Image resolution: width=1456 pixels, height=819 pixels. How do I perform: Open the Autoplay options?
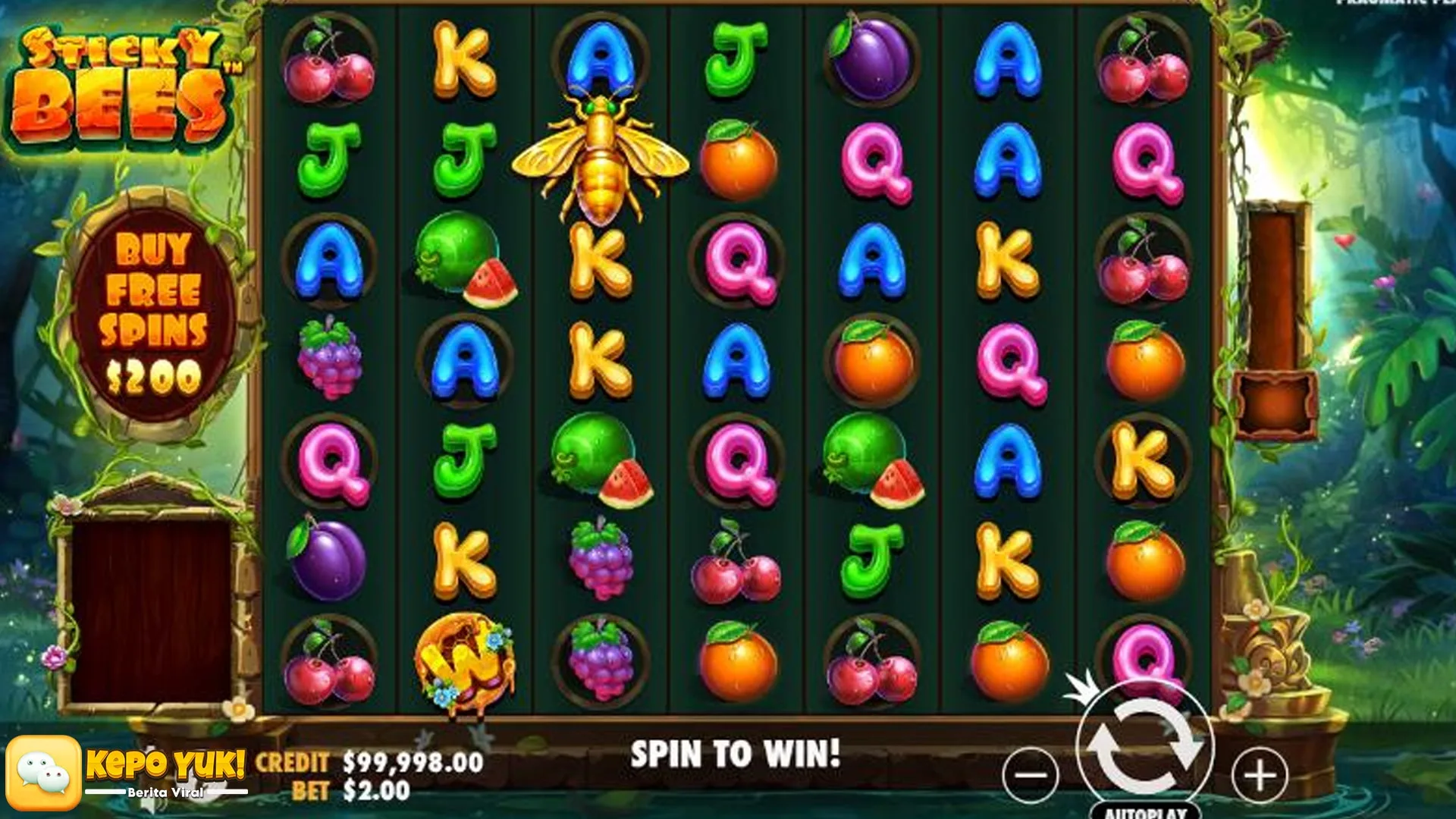tap(1144, 811)
